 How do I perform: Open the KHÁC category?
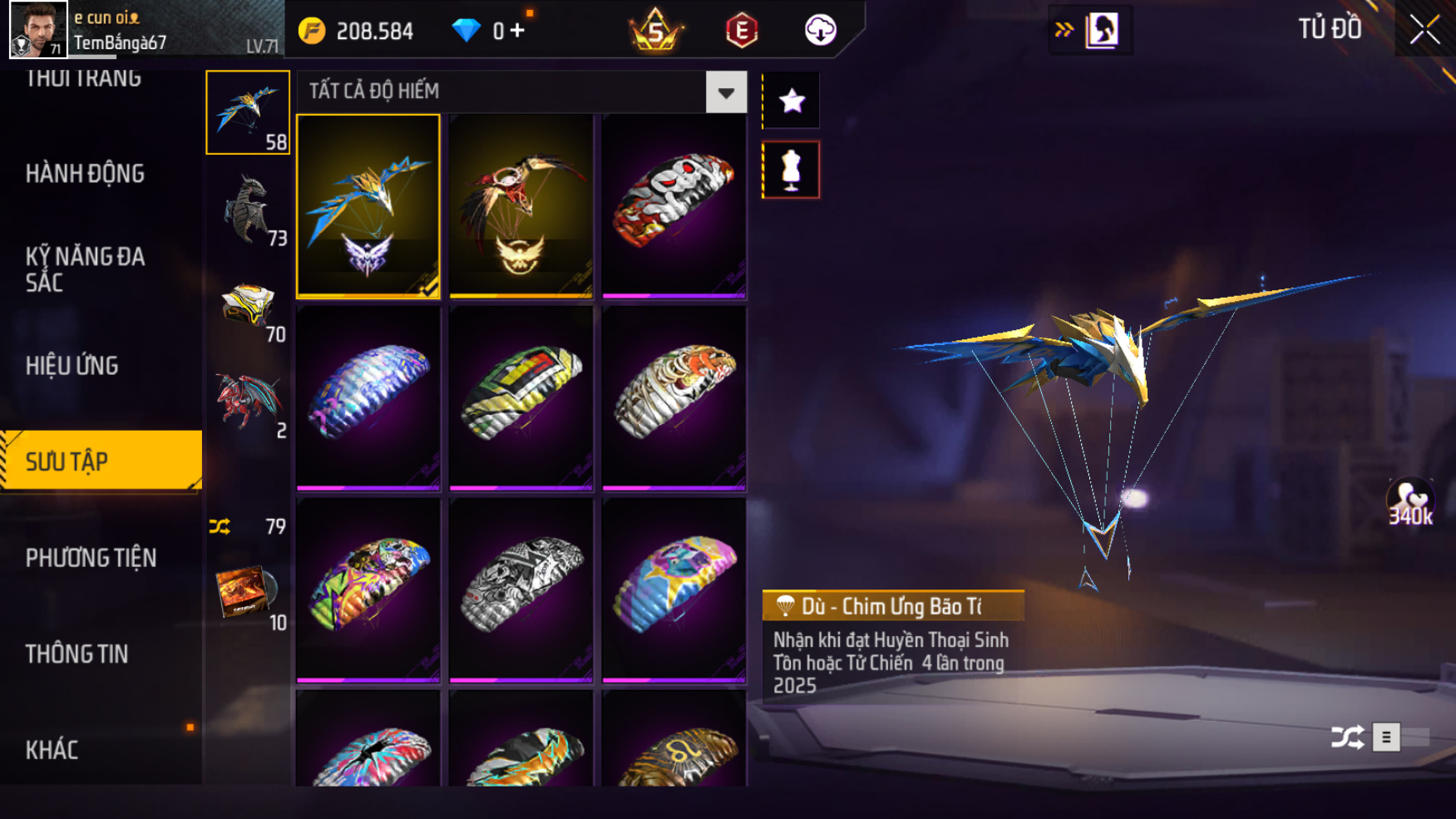(52, 750)
